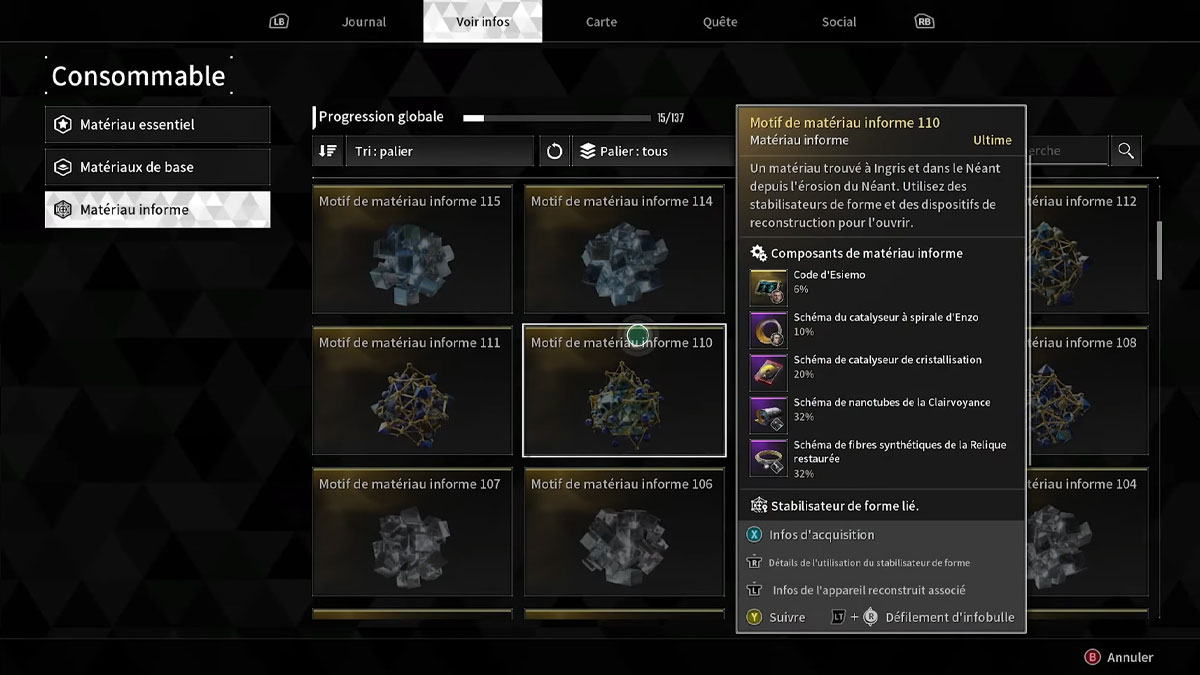Screen dimensions: 1200x675
Task: Choose Motif de matériau informe 111
Action: pyautogui.click(x=412, y=390)
